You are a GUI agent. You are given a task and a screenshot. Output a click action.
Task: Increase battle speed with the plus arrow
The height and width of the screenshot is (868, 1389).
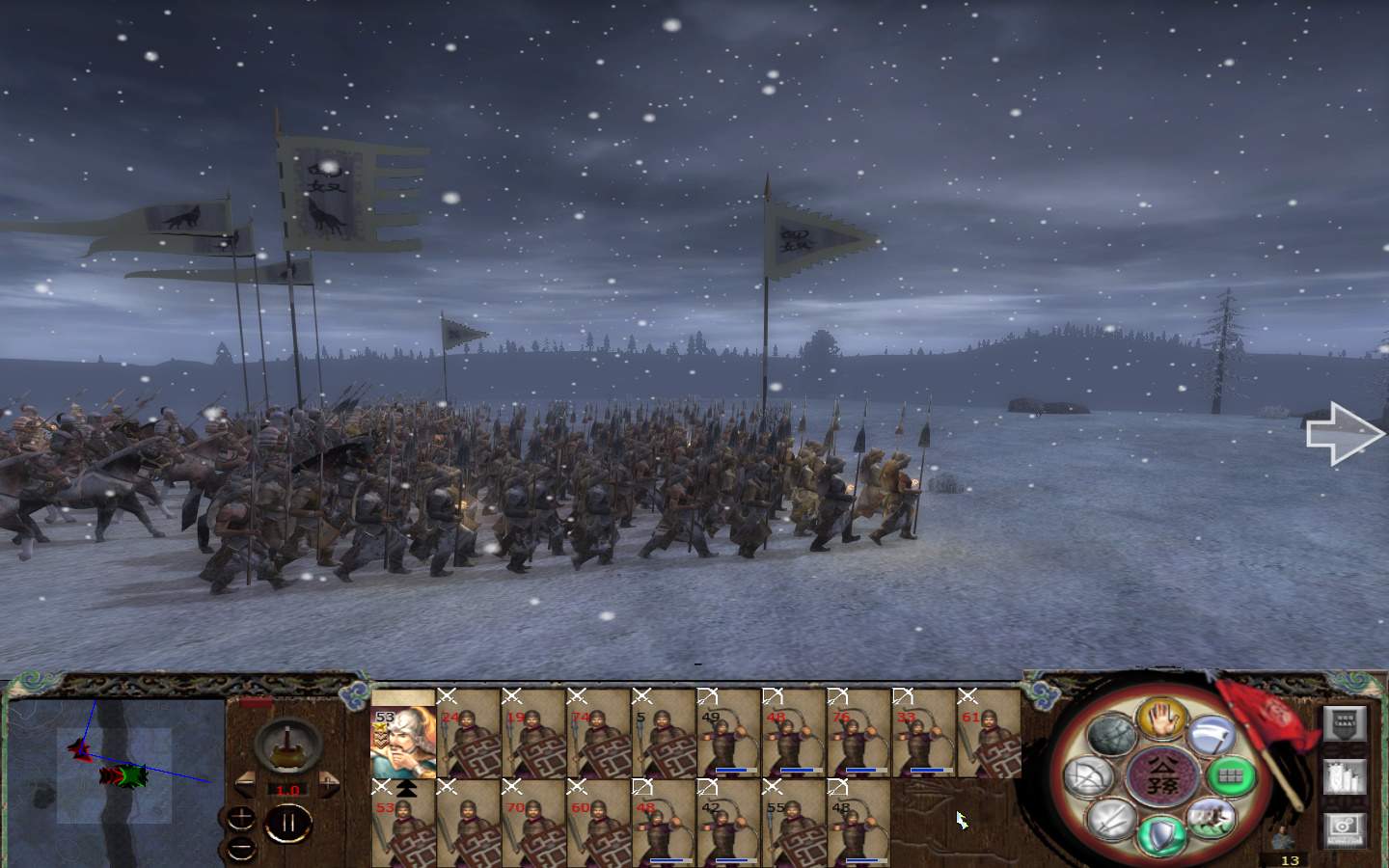[329, 784]
